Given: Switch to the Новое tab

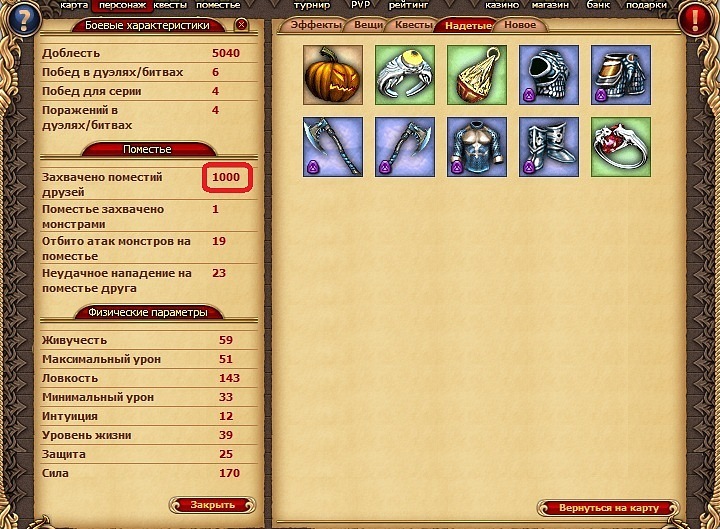Looking at the screenshot, I should click(519, 25).
